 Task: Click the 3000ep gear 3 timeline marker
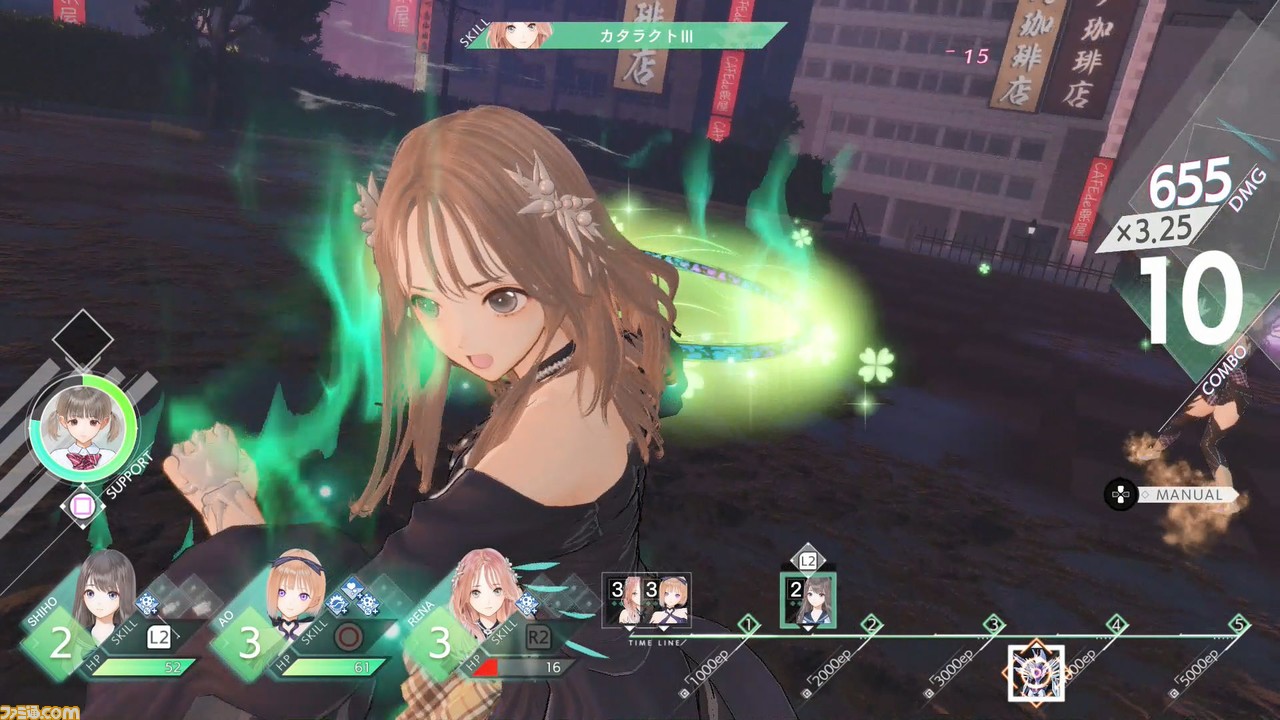pos(993,625)
